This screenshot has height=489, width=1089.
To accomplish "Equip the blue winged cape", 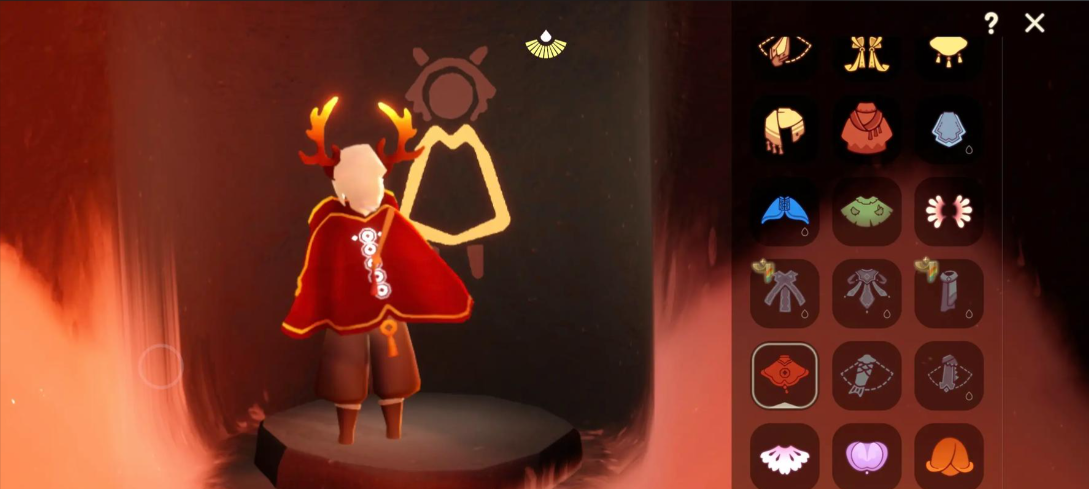I will (x=785, y=212).
